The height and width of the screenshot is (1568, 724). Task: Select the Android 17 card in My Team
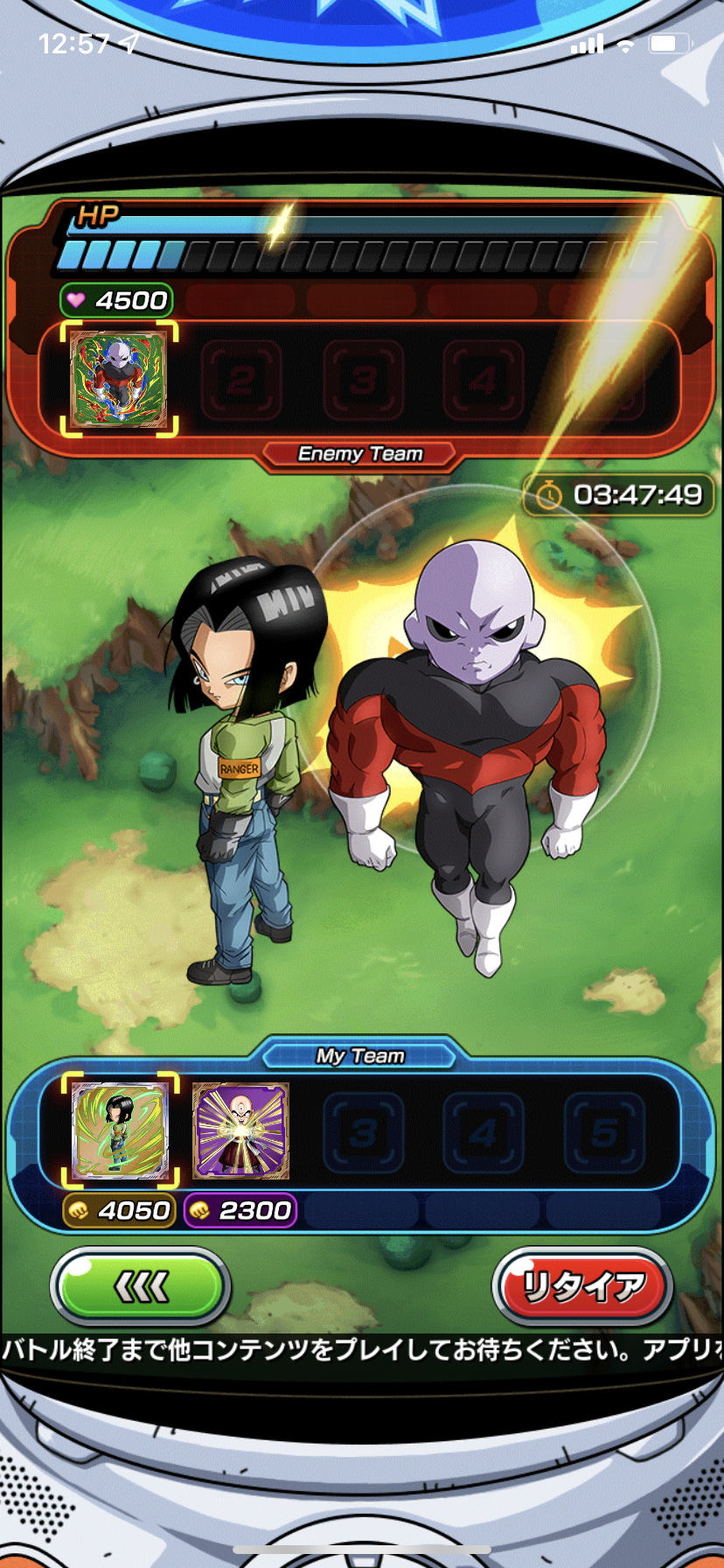click(120, 1130)
